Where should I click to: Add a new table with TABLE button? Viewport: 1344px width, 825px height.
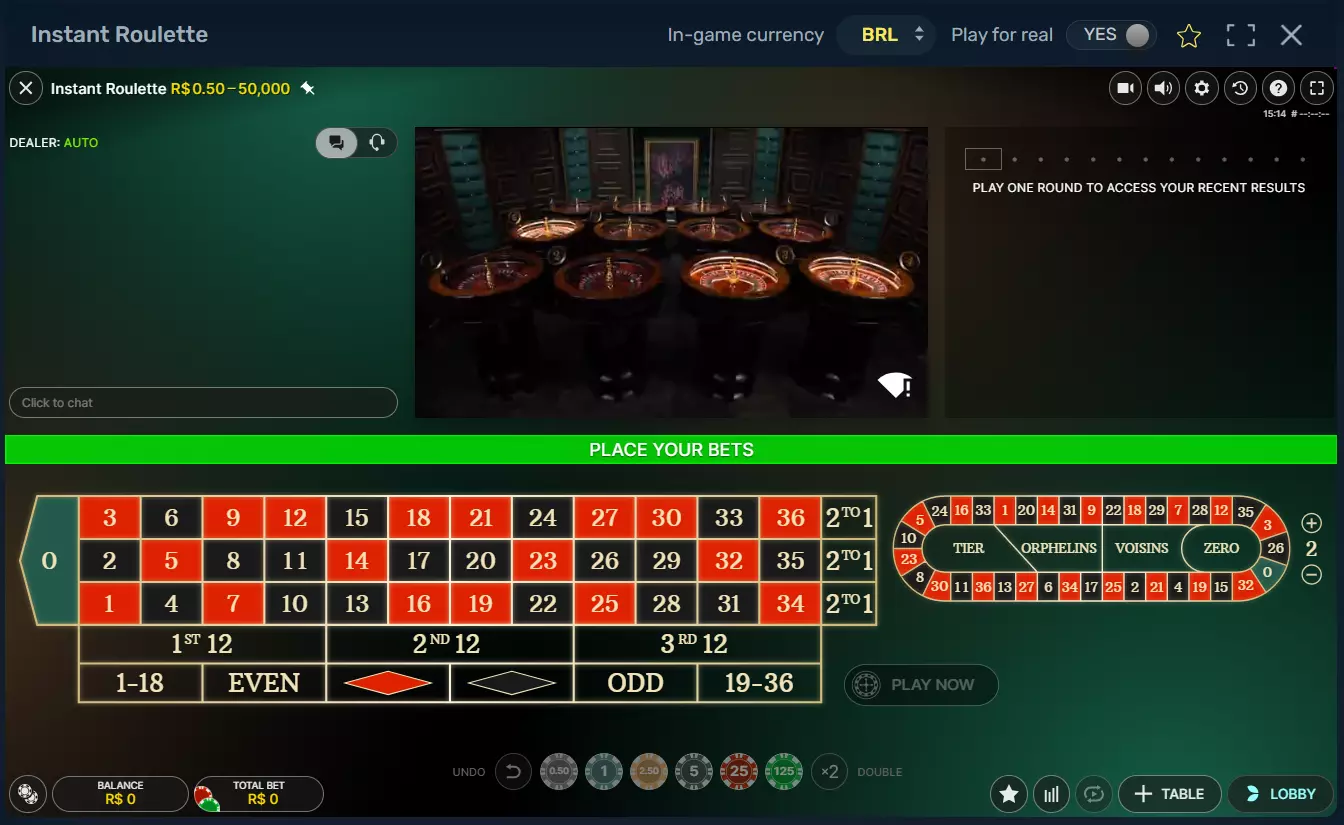click(1169, 794)
